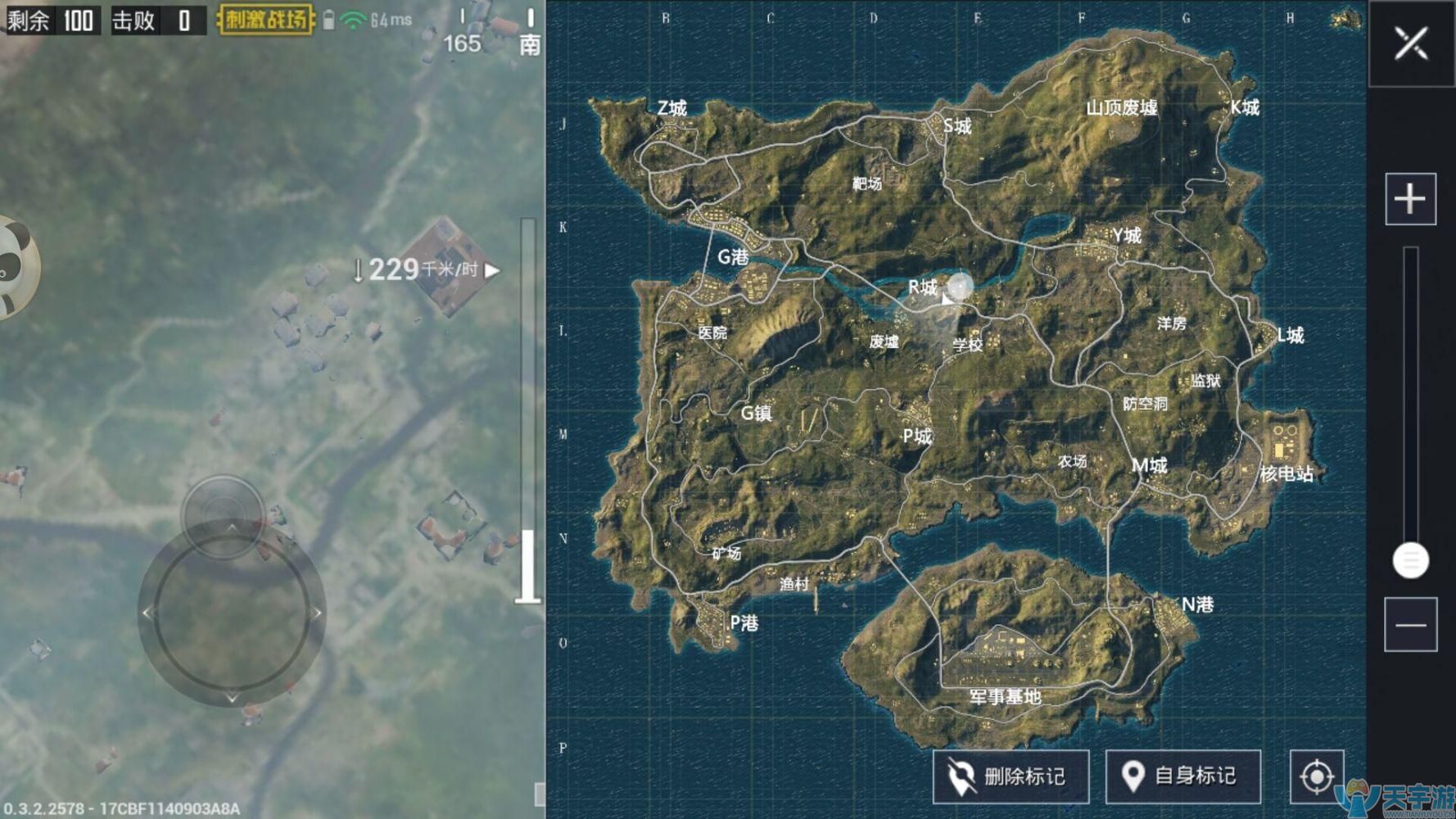The height and width of the screenshot is (819, 1456).
Task: Choose G港 on the map
Action: point(733,257)
